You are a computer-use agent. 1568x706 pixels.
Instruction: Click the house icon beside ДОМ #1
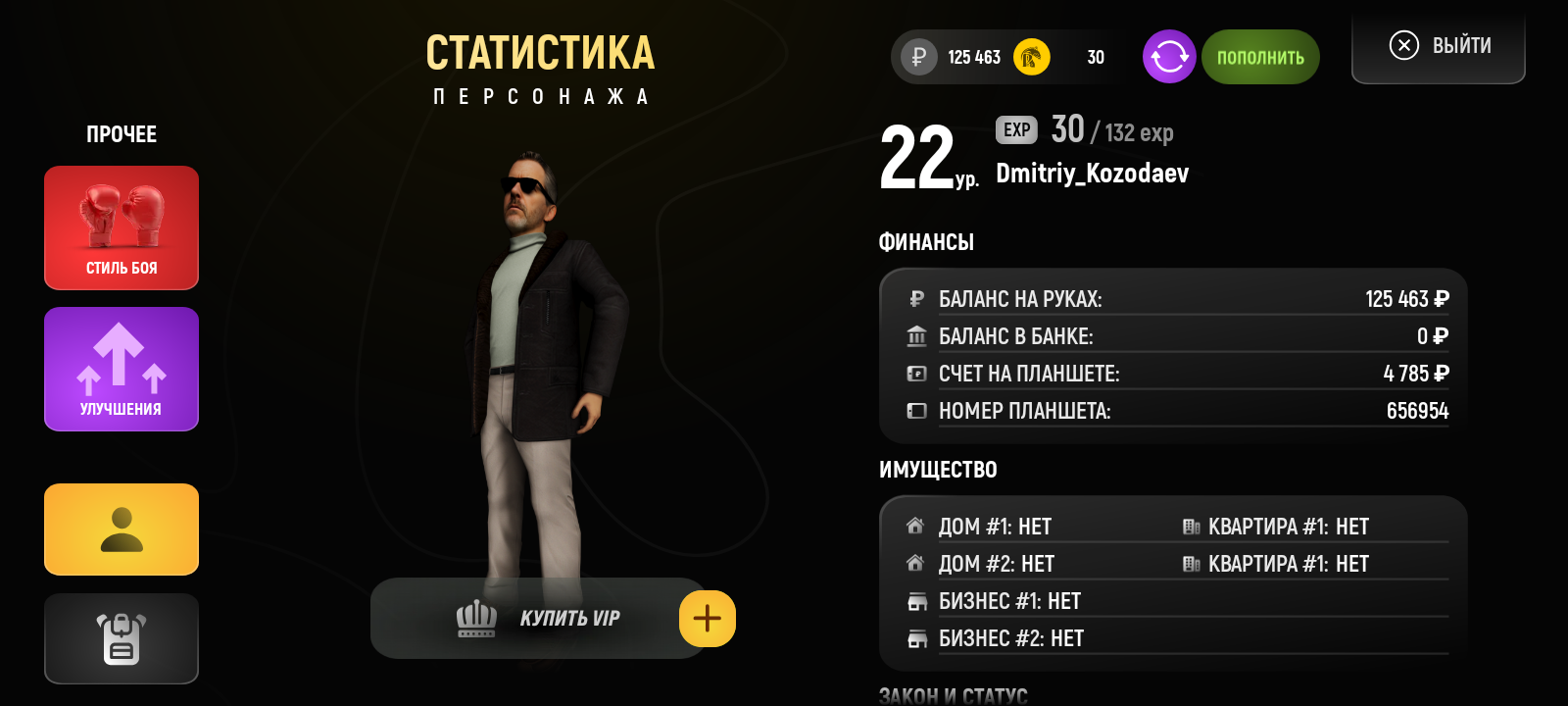tap(916, 526)
